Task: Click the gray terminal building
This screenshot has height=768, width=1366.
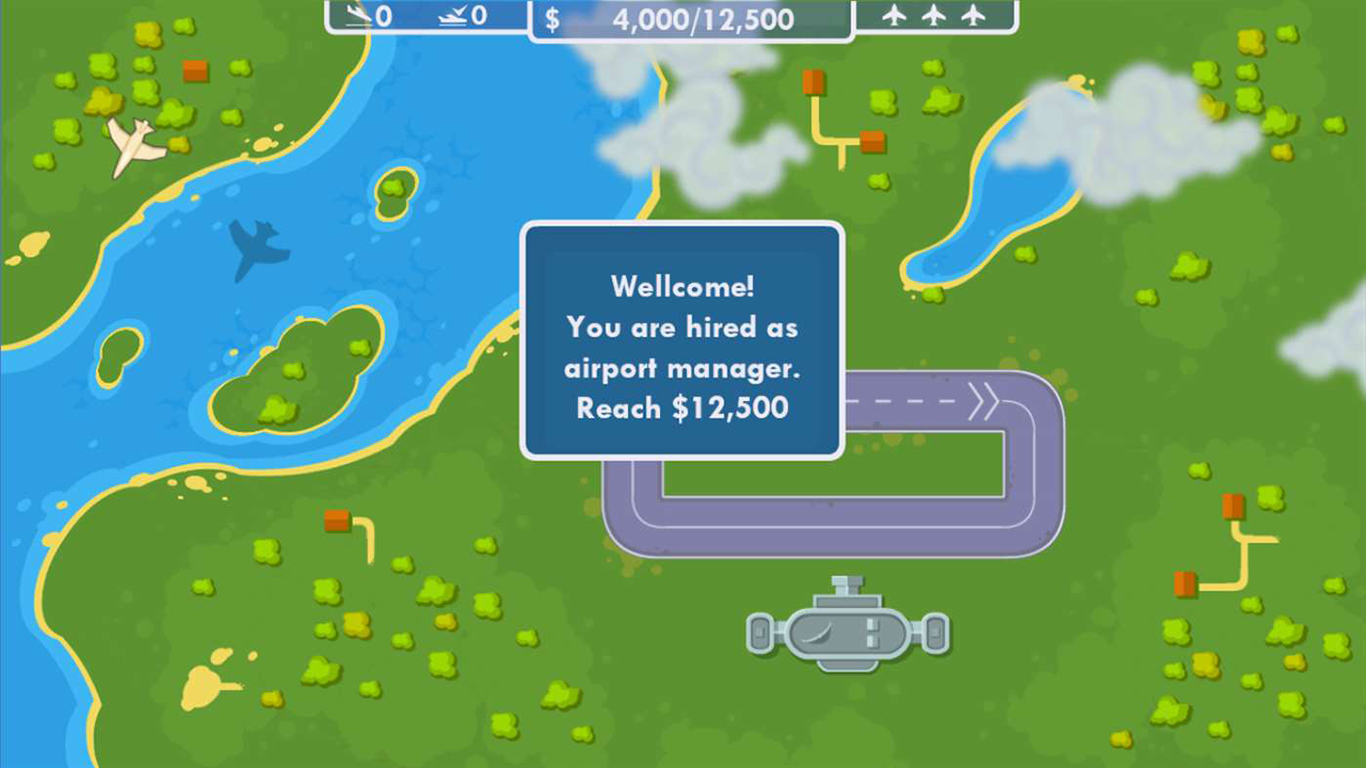Action: (848, 630)
